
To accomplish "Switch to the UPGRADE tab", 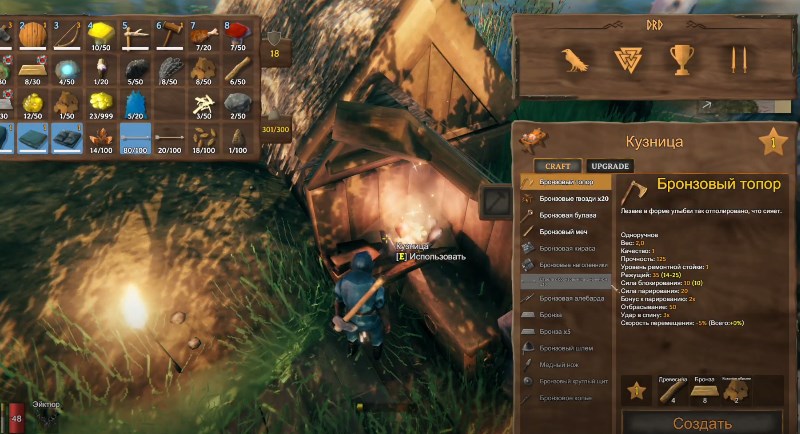I will (x=610, y=165).
